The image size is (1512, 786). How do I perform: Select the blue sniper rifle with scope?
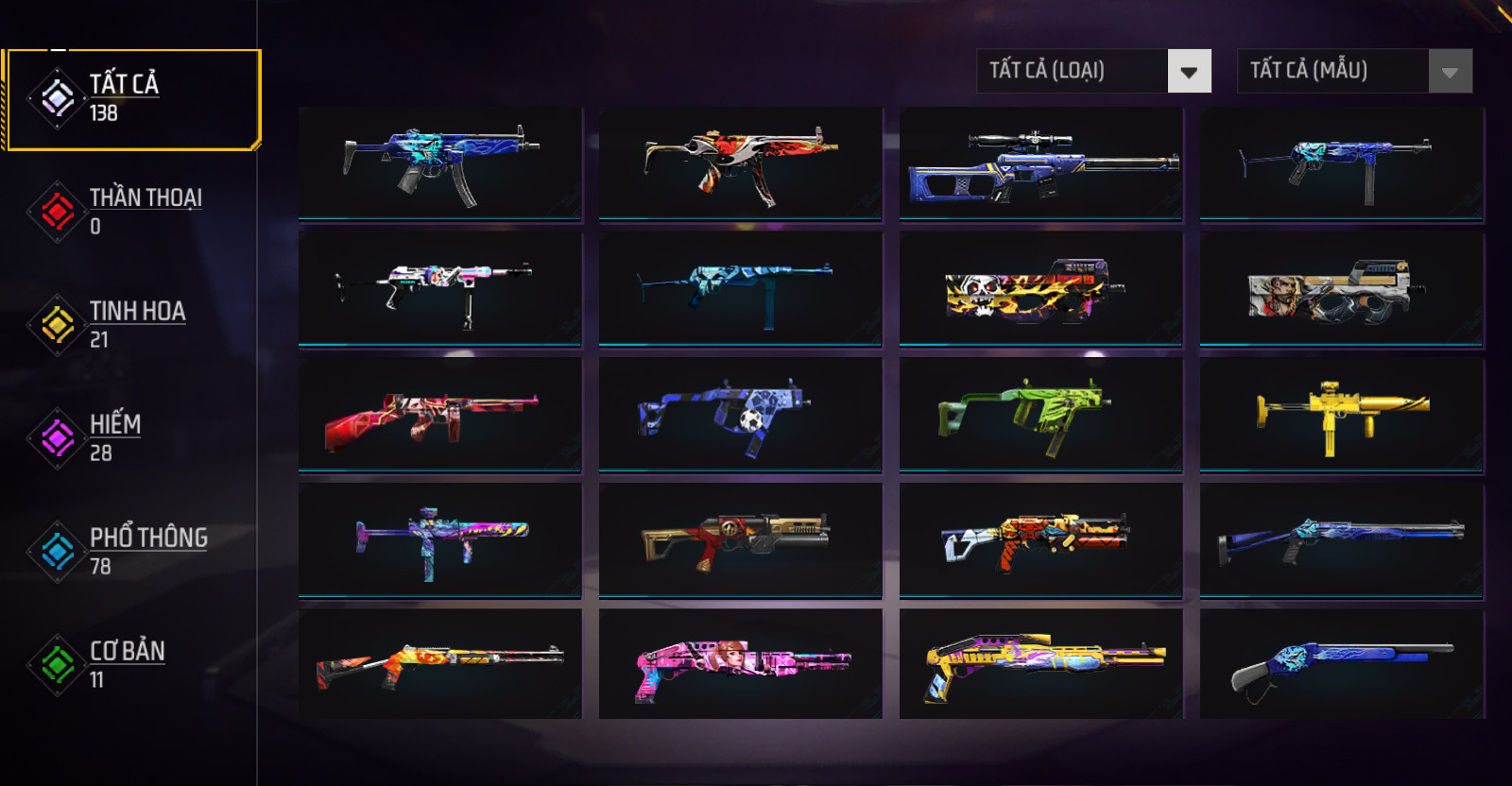[x=1040, y=164]
